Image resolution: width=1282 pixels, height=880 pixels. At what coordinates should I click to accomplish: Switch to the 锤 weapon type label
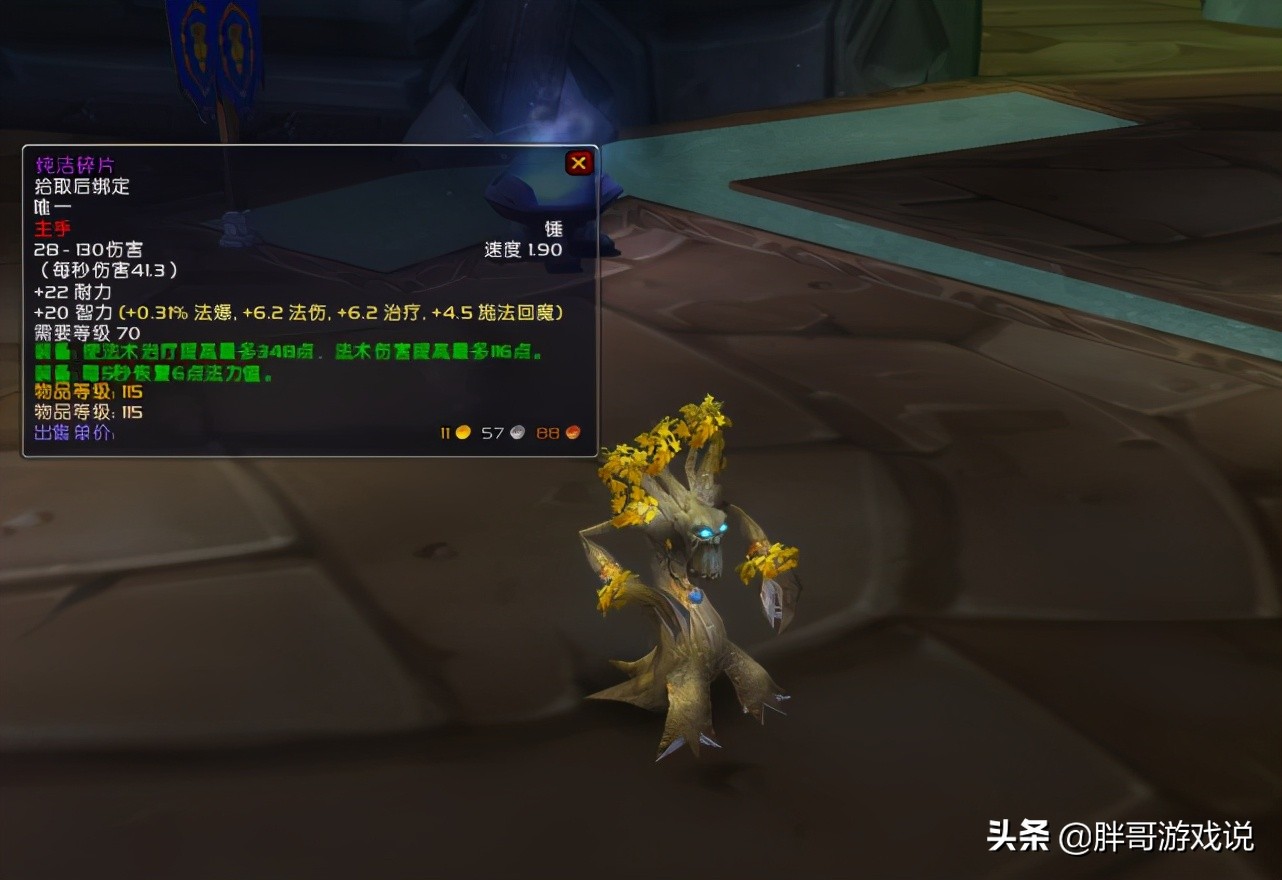point(553,228)
